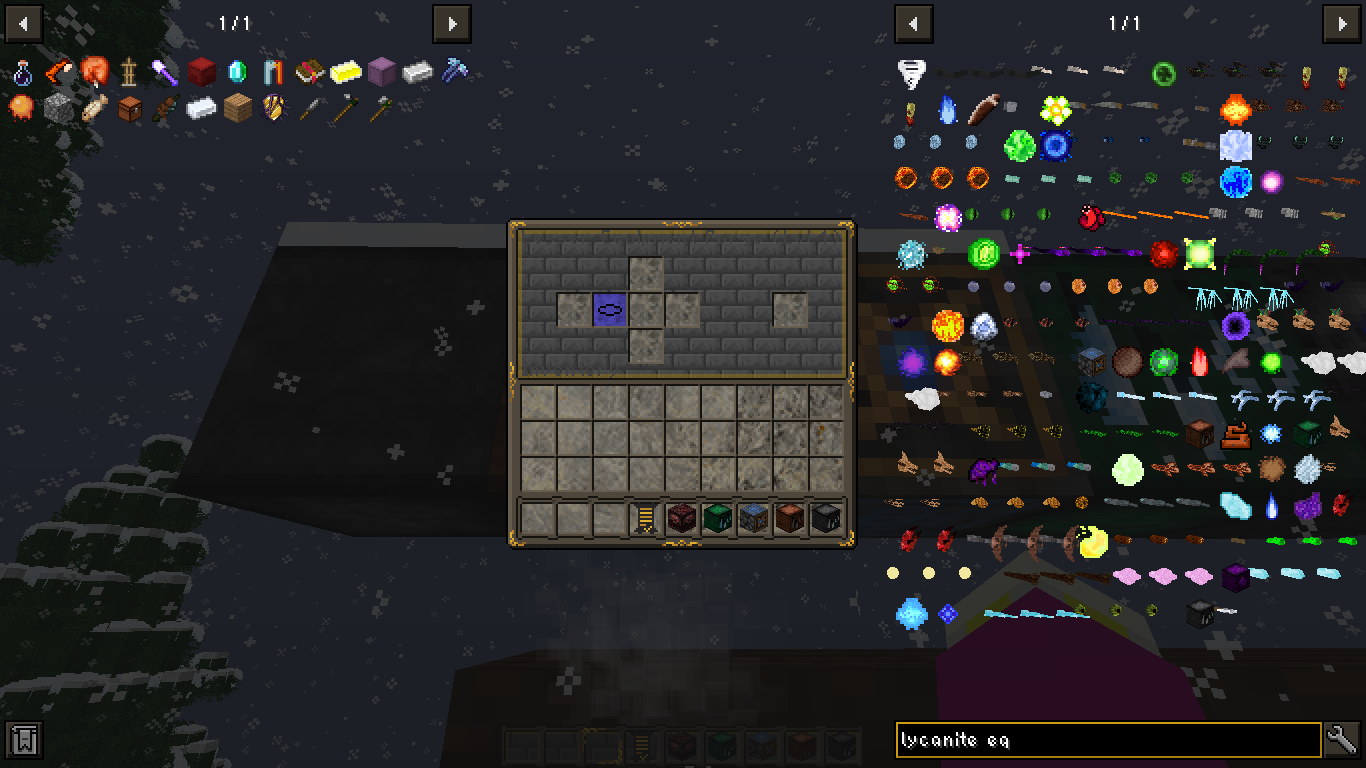Screen dimensions: 1366x768
Task: Toggle the bookmark panel with the bottom-left icon
Action: tap(22, 741)
